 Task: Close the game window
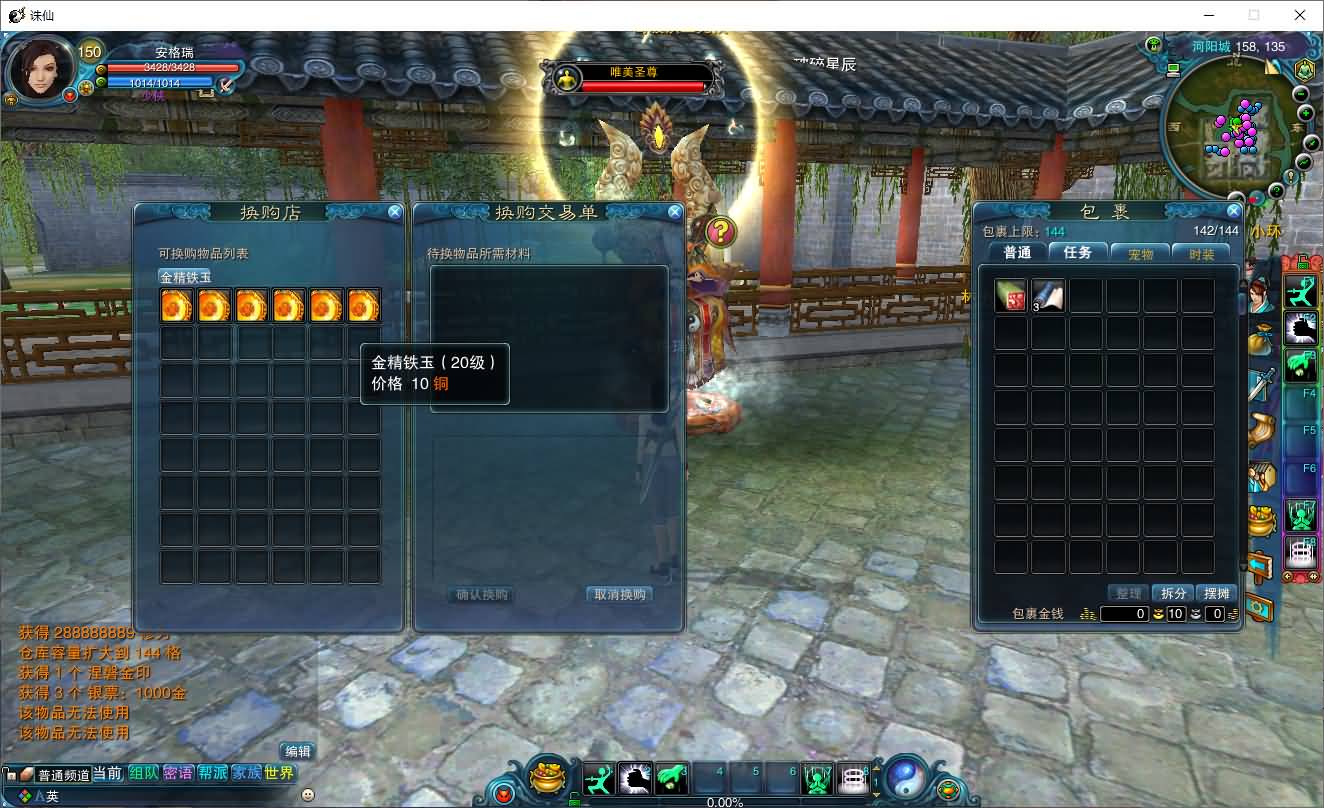(x=1300, y=15)
